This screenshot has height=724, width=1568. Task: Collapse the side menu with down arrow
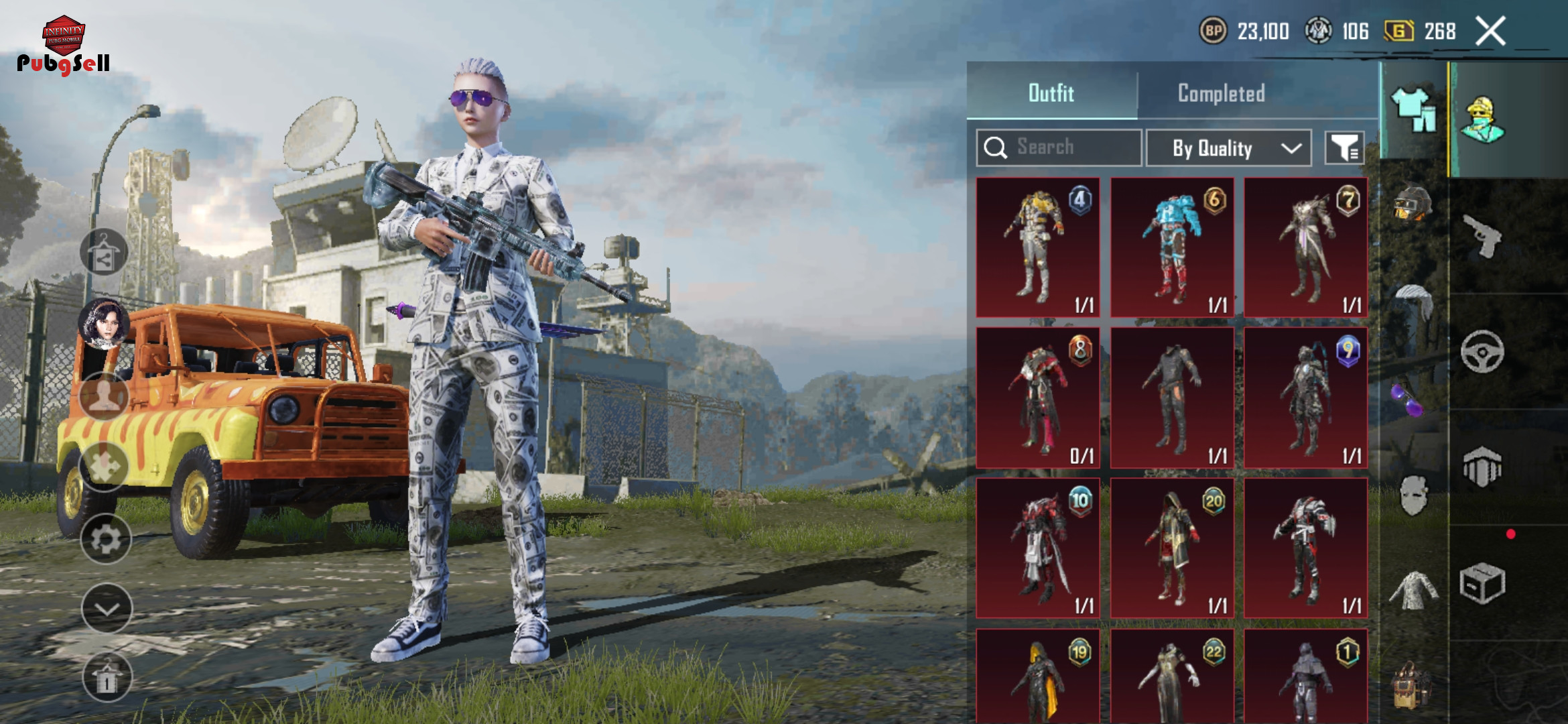[107, 608]
